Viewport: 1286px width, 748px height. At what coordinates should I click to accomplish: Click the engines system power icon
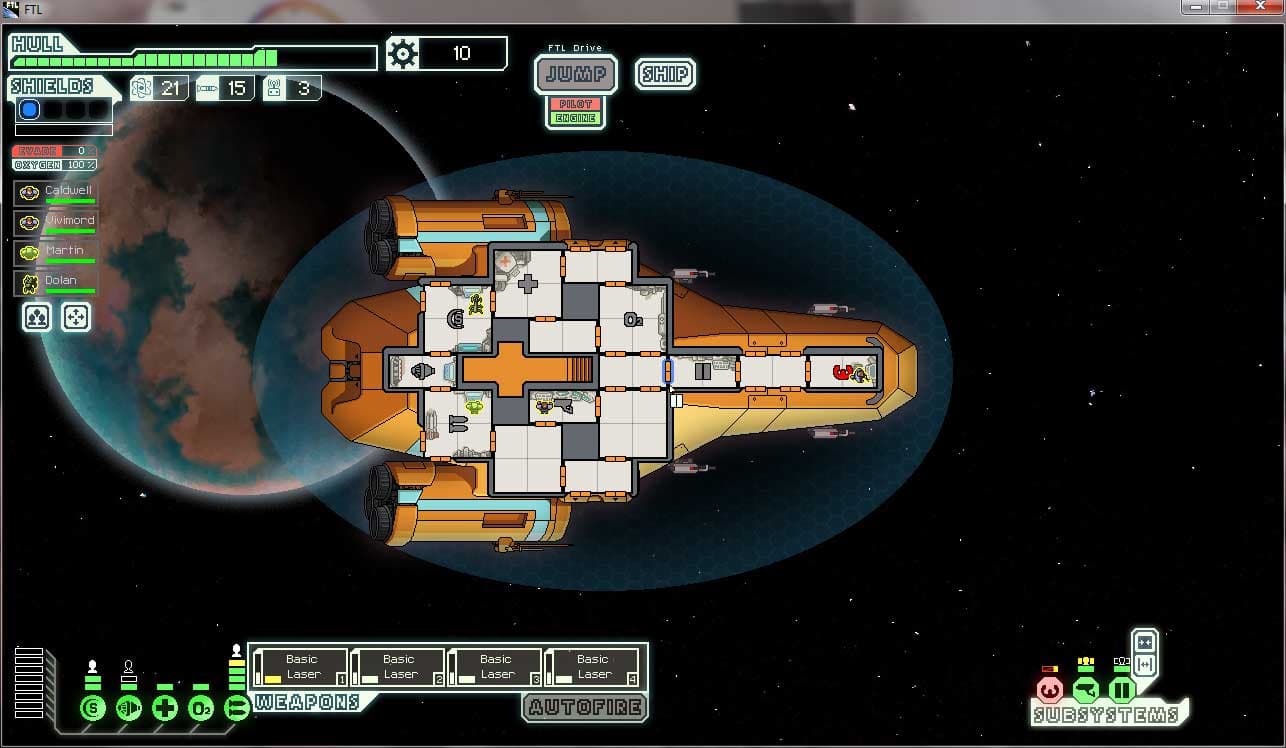pyautogui.click(x=129, y=709)
